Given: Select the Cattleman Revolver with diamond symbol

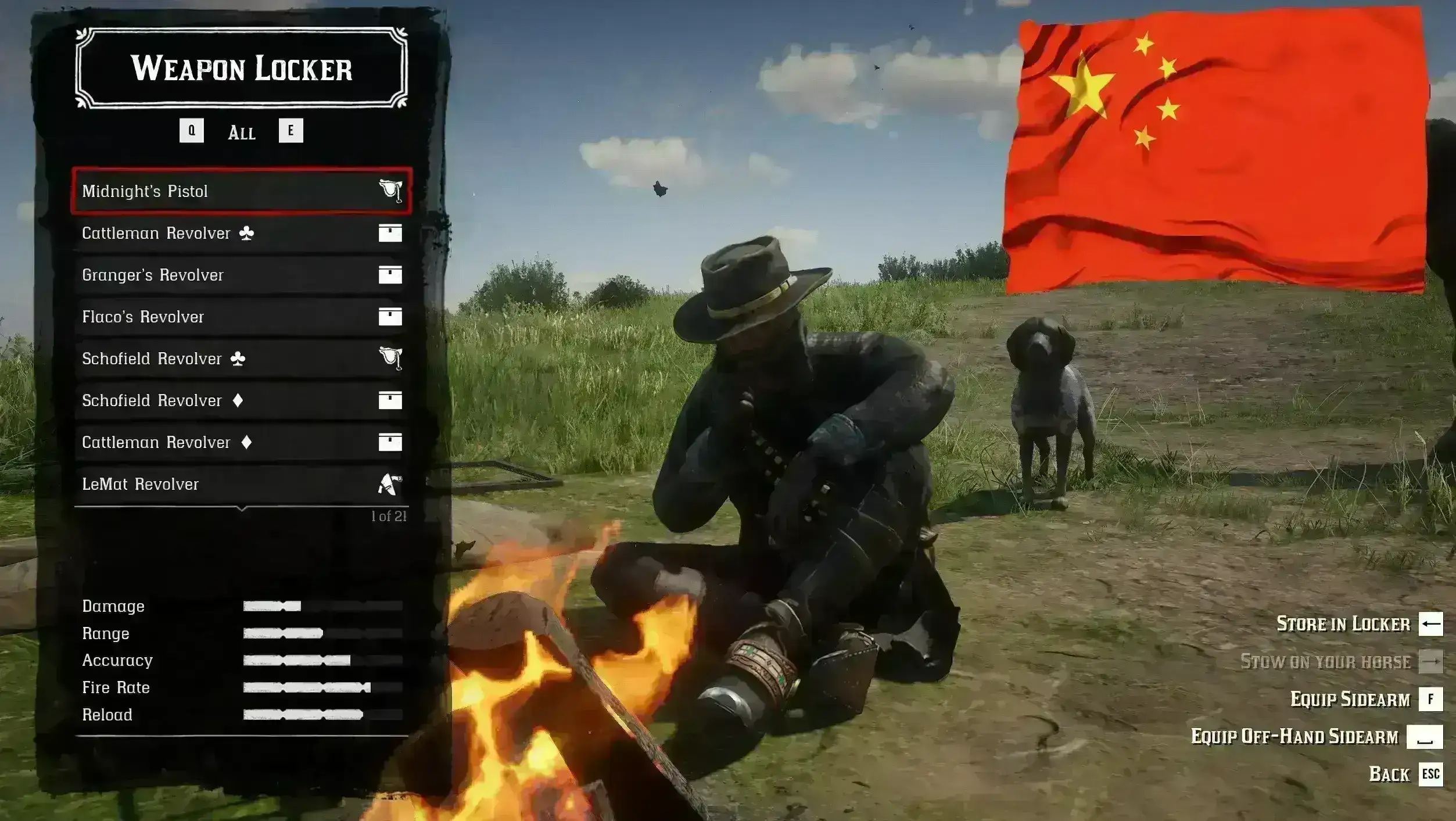Looking at the screenshot, I should click(x=241, y=442).
